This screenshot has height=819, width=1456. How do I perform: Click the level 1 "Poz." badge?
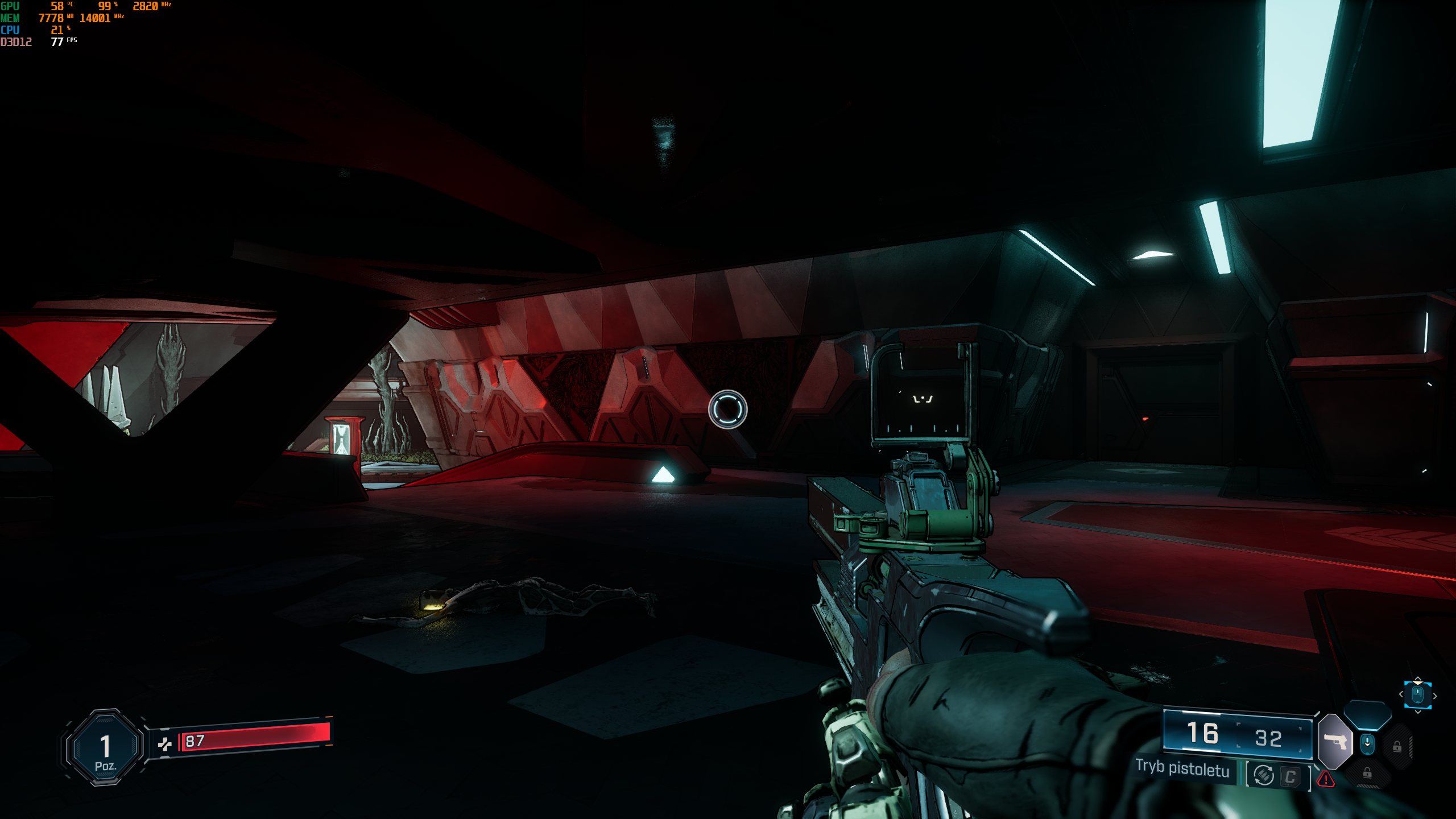click(105, 748)
